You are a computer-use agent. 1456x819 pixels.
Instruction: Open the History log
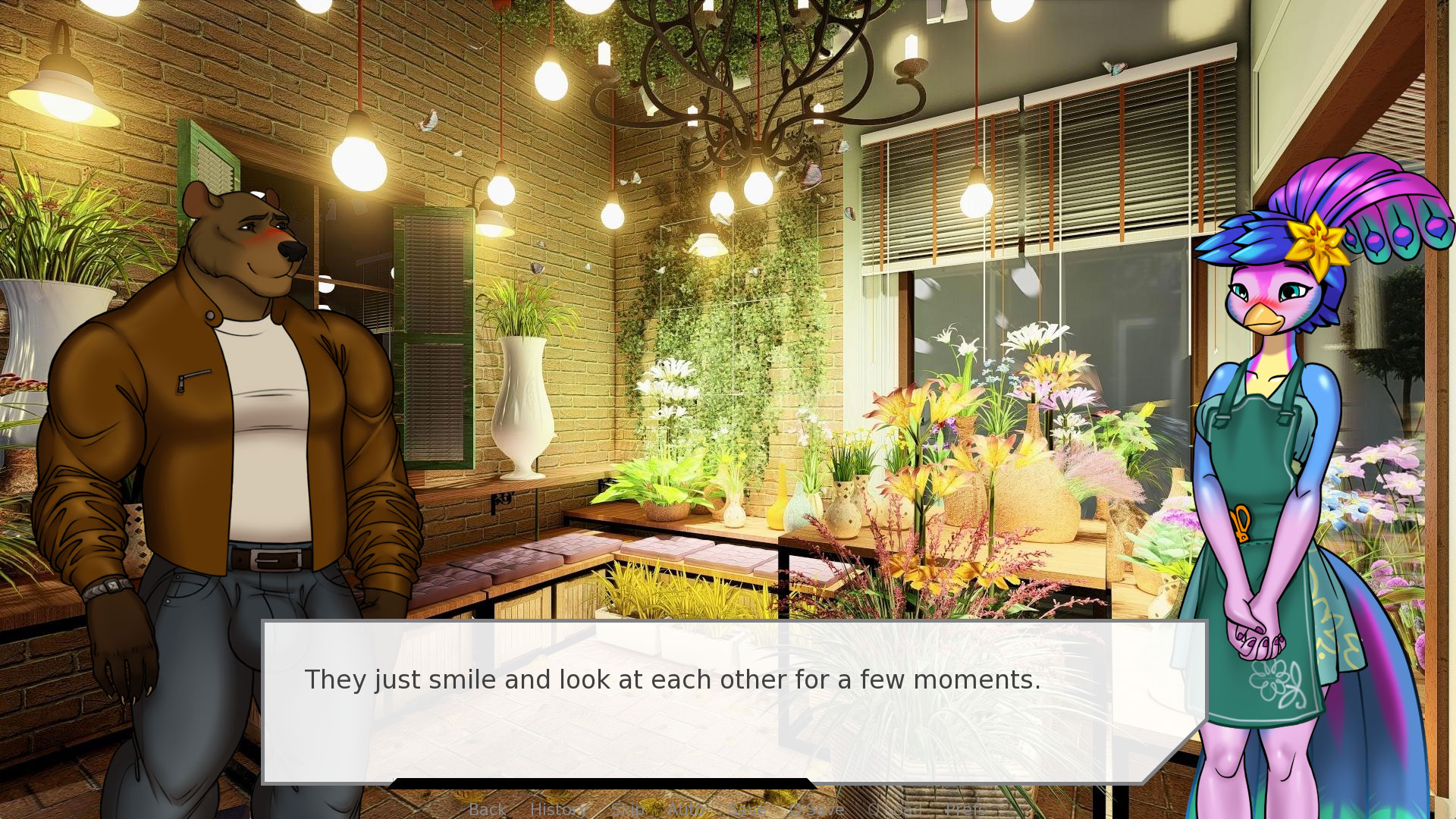557,809
